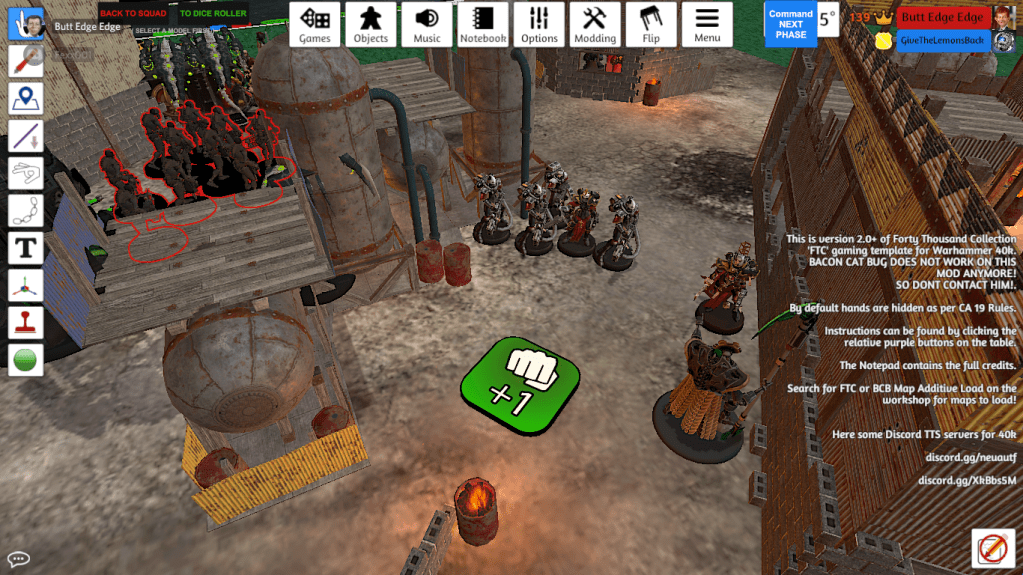Select the grab hand tool

(x=25, y=25)
